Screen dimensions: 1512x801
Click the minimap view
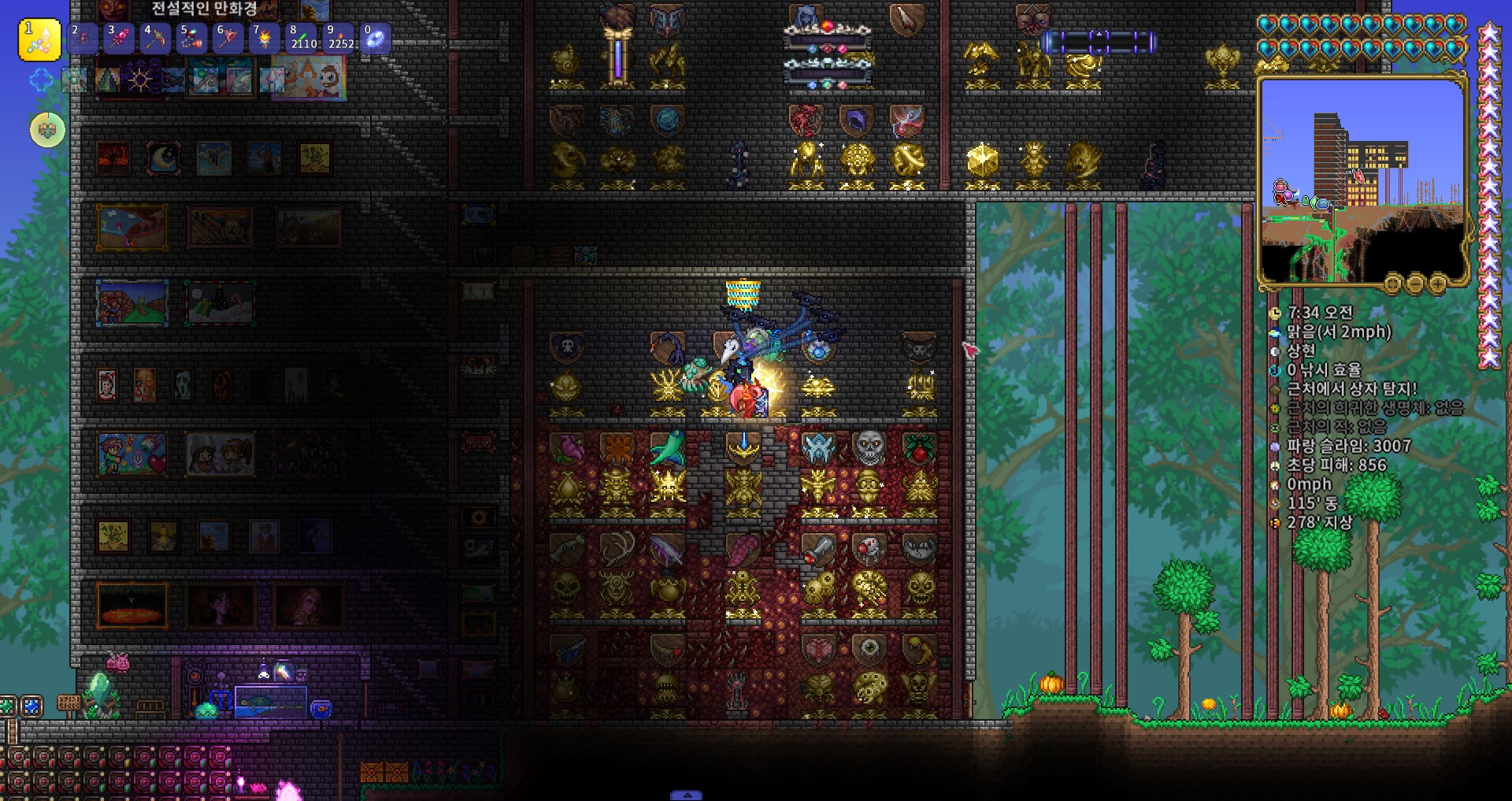coord(1362,181)
